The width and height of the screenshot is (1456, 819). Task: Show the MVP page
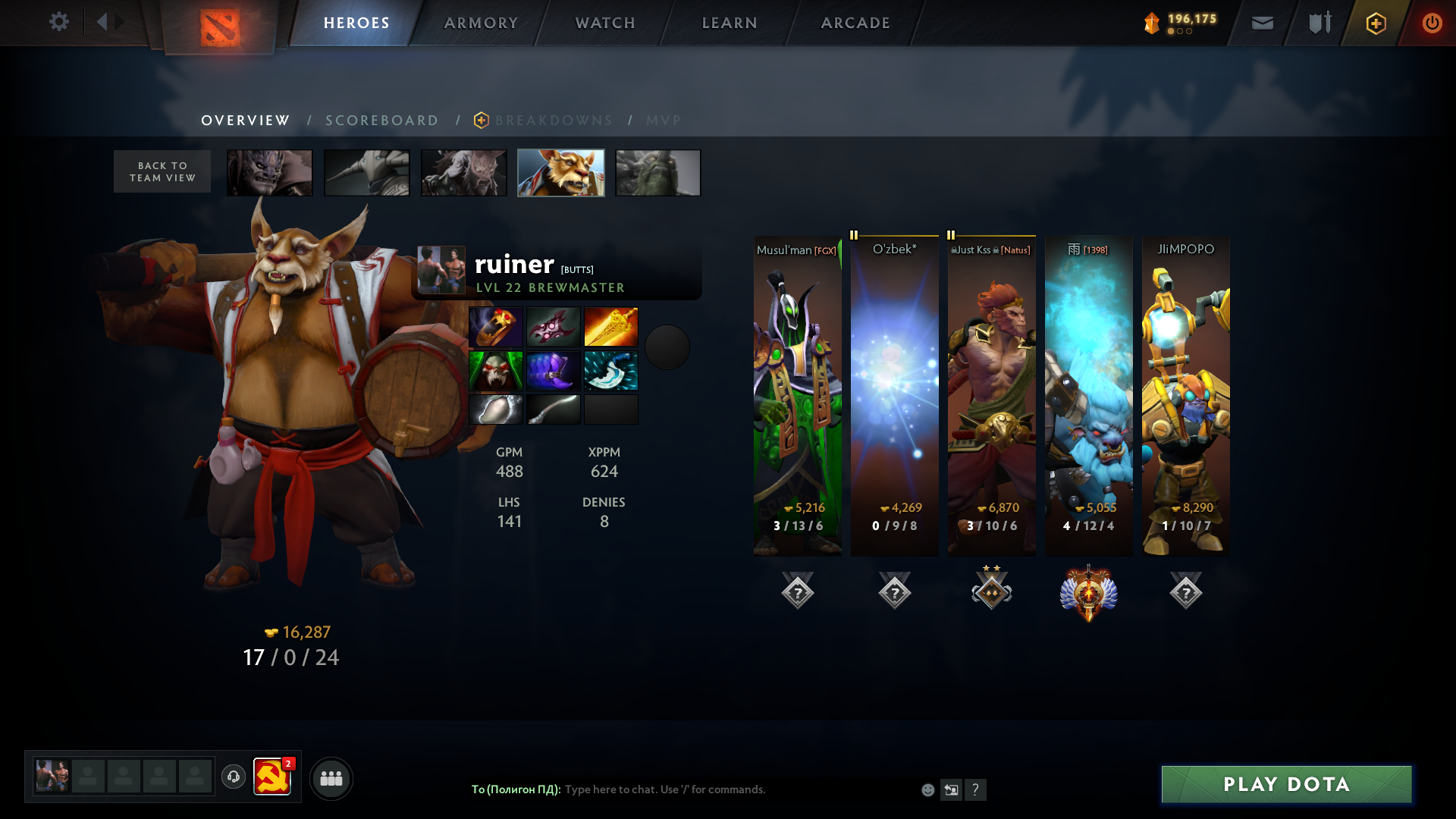tap(664, 121)
